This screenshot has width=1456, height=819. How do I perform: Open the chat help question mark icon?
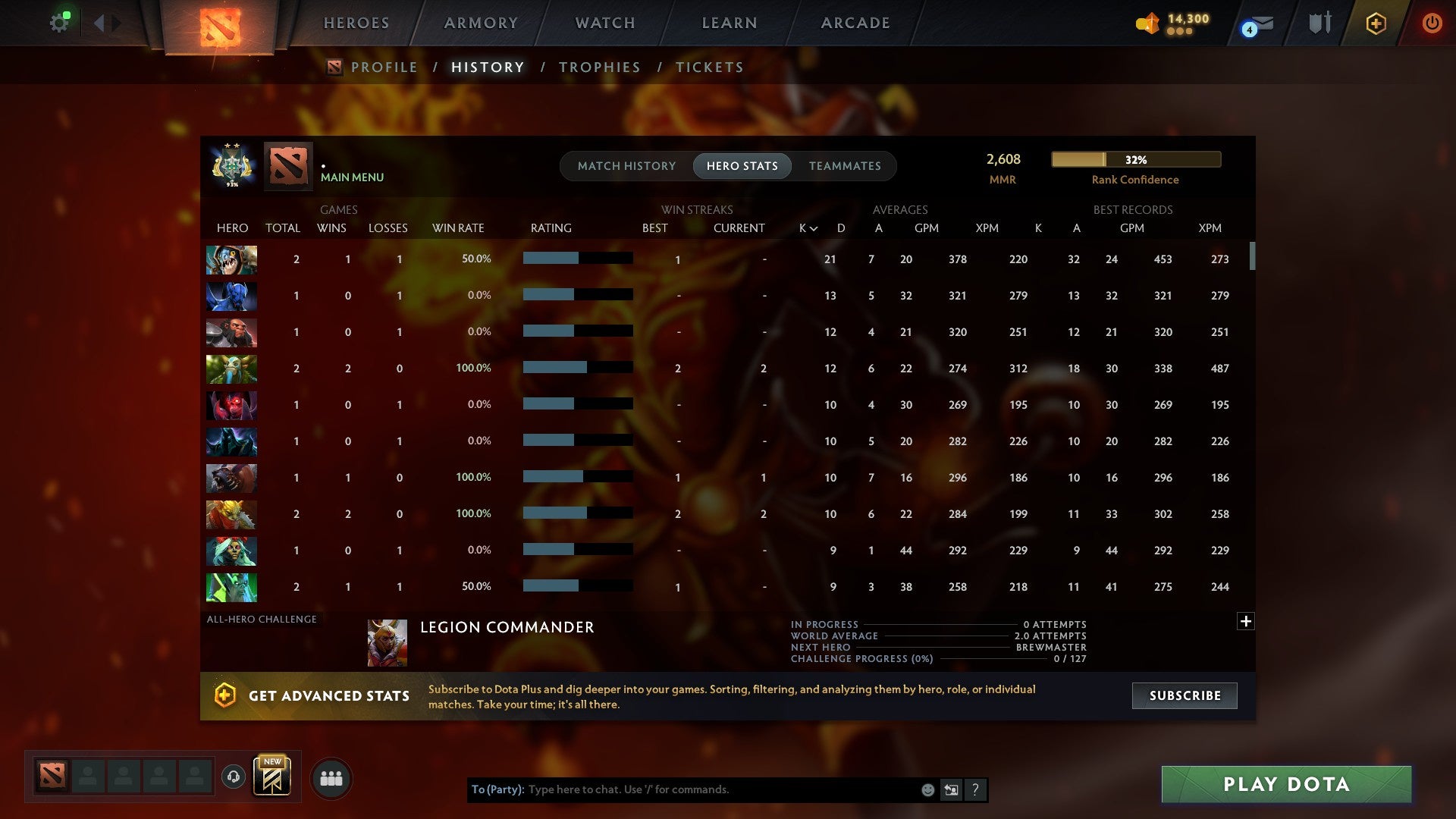975,789
